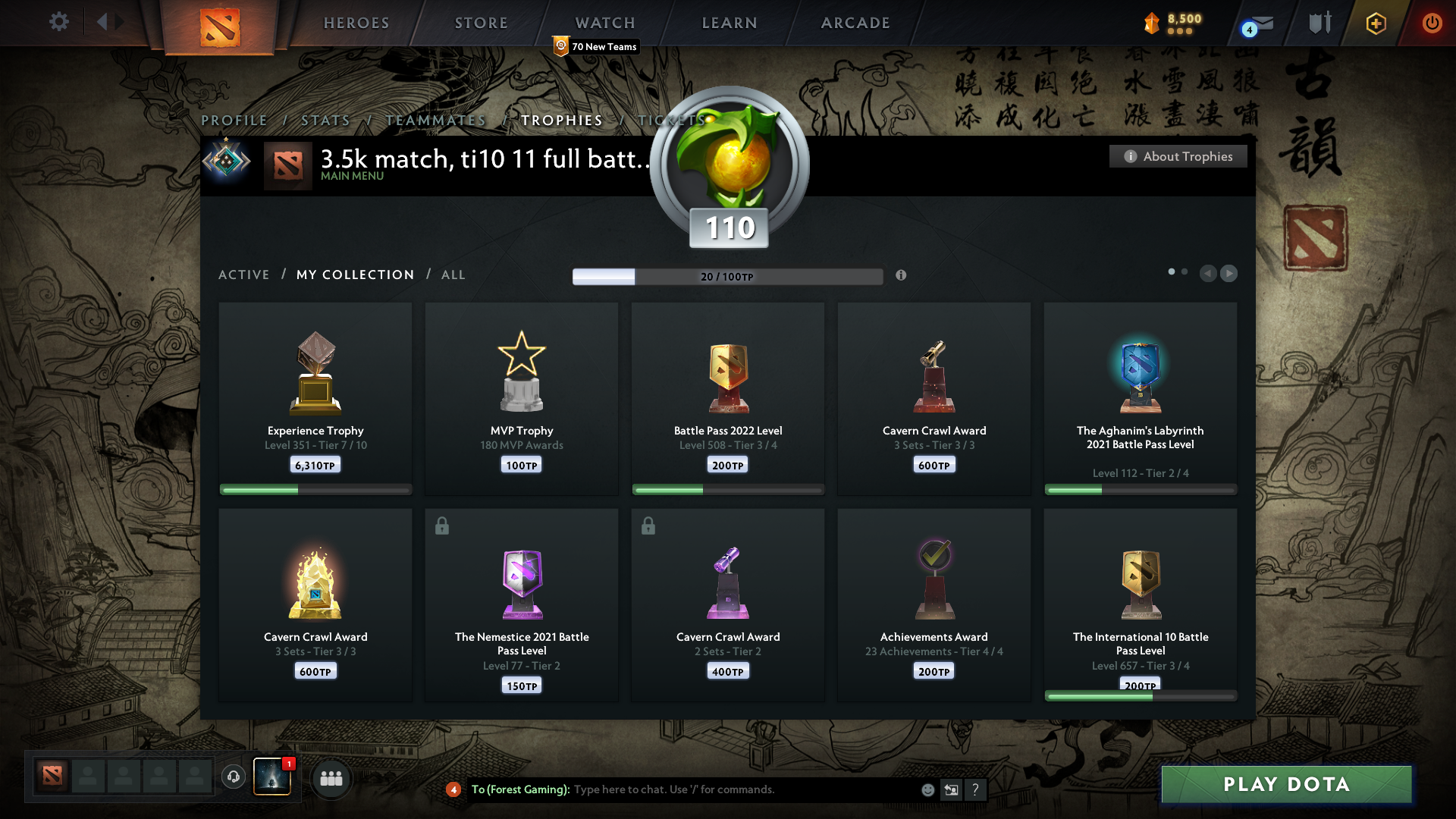
Task: Open the friends list icon near chat wheel
Action: [331, 778]
